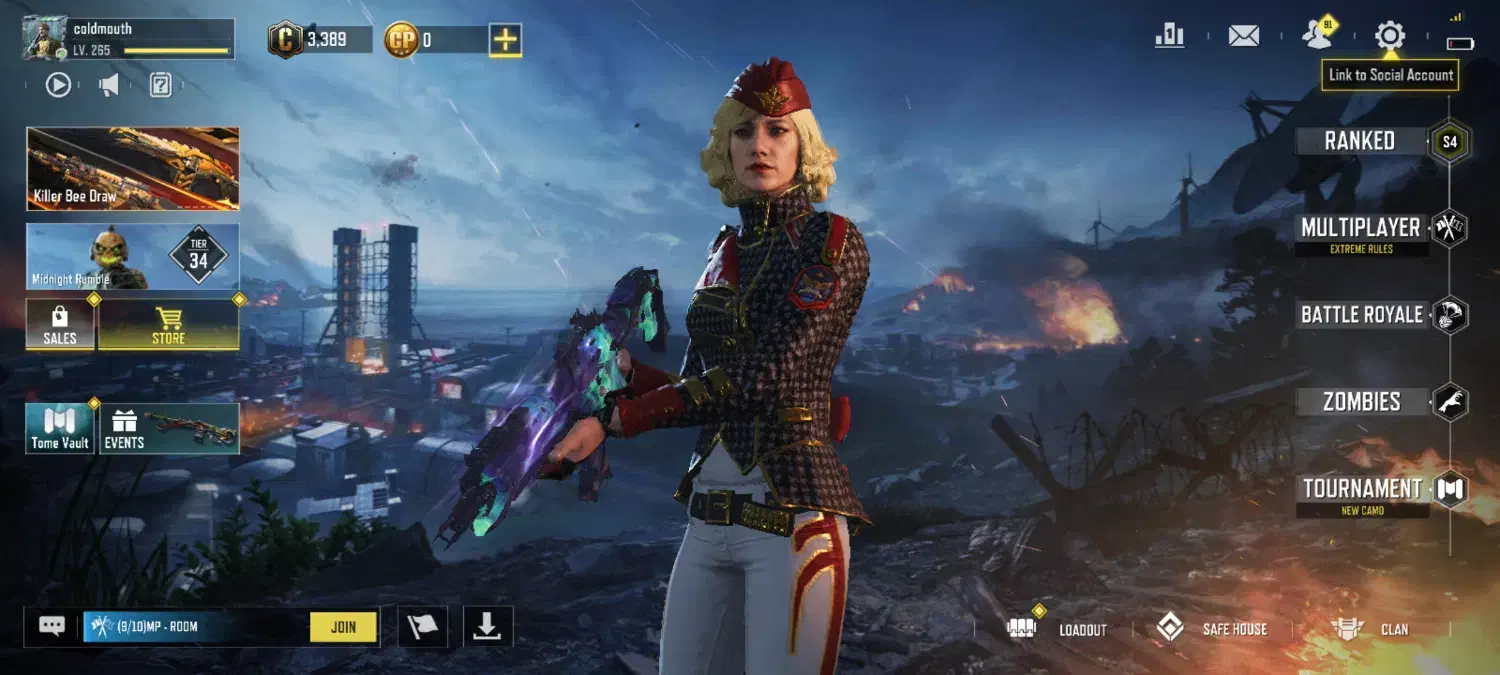Open Midnight Rumble battle pass tier
This screenshot has width=1500, height=675.
point(133,257)
